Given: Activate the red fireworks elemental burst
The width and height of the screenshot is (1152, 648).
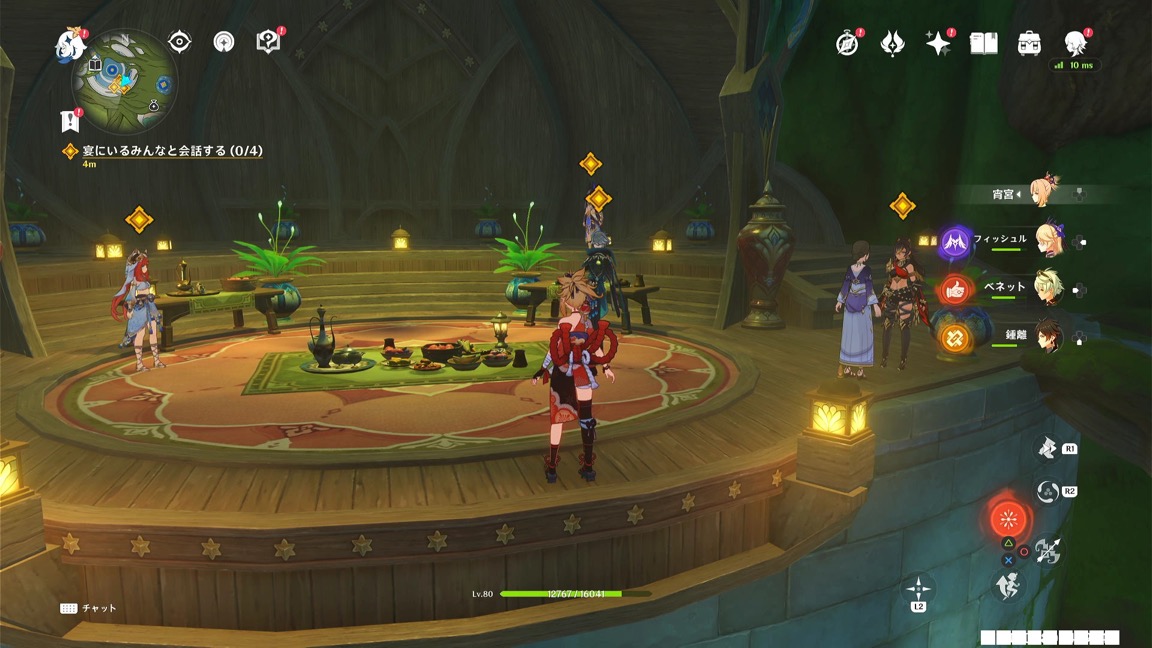Looking at the screenshot, I should (1007, 519).
